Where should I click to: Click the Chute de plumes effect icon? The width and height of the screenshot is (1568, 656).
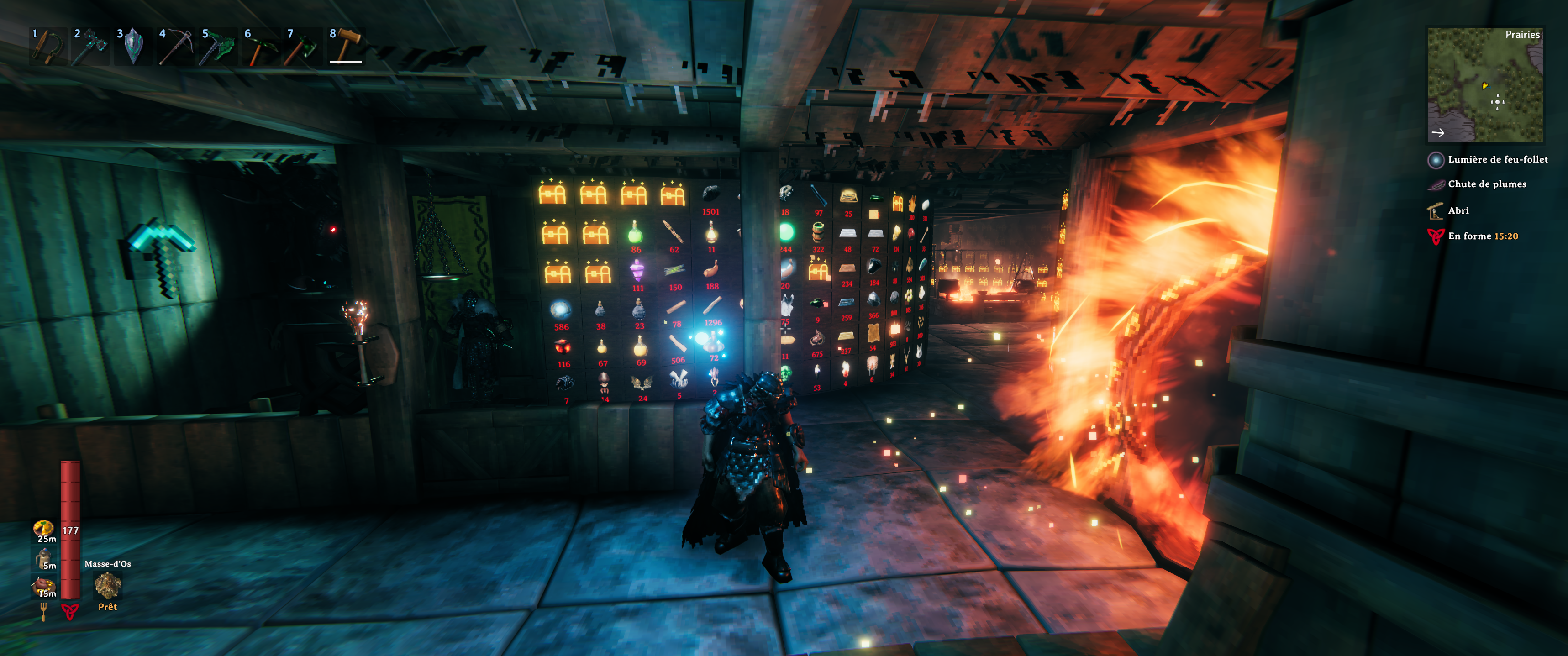(x=1435, y=184)
